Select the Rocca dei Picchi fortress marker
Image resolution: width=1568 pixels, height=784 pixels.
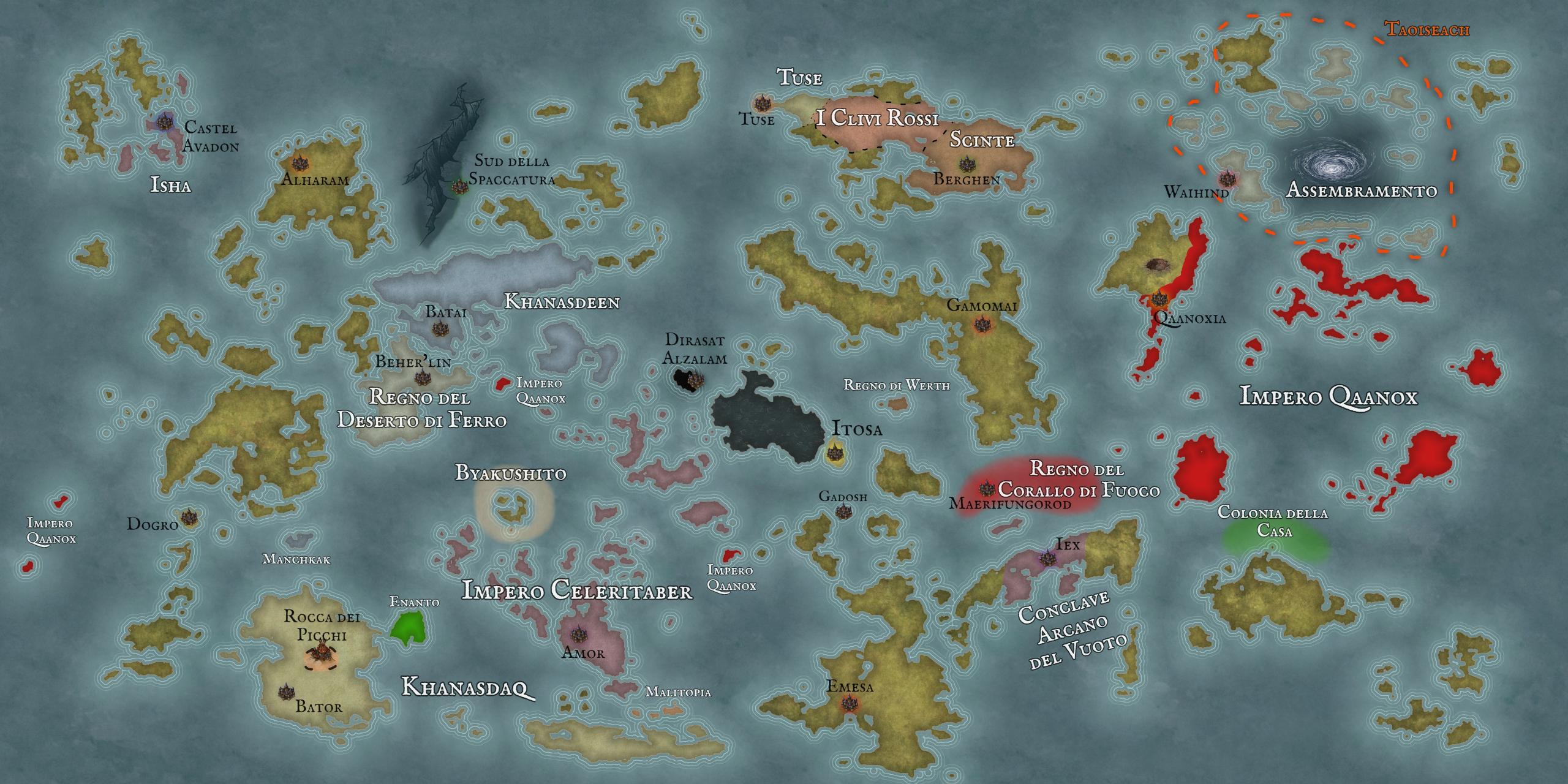point(320,654)
